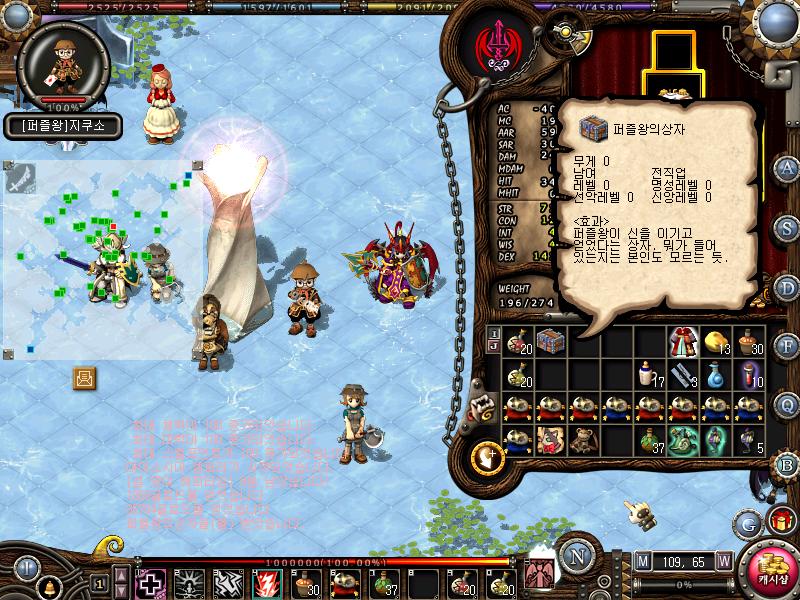
Task: Select the cat portrait scroll item
Action: 551,439
